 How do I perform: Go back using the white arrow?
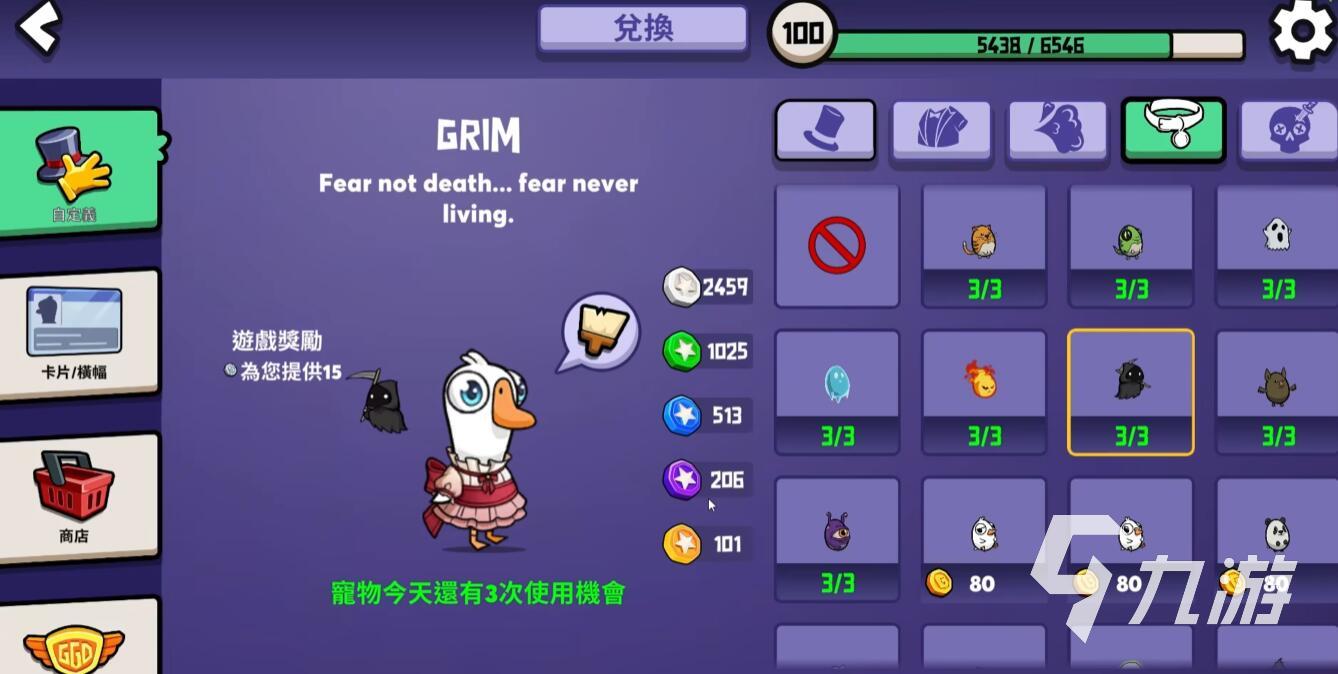38,28
